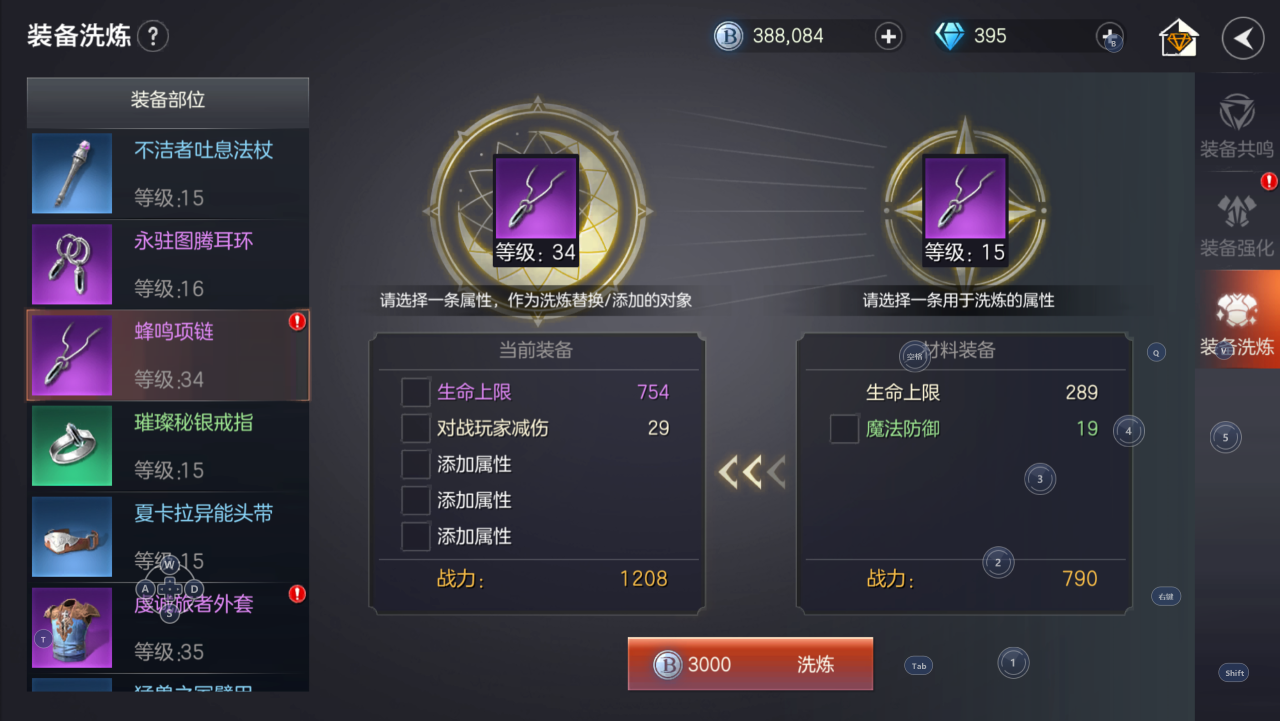Choose 永驻图腾耳环 earrings row
This screenshot has width=1280, height=721.
(x=168, y=264)
